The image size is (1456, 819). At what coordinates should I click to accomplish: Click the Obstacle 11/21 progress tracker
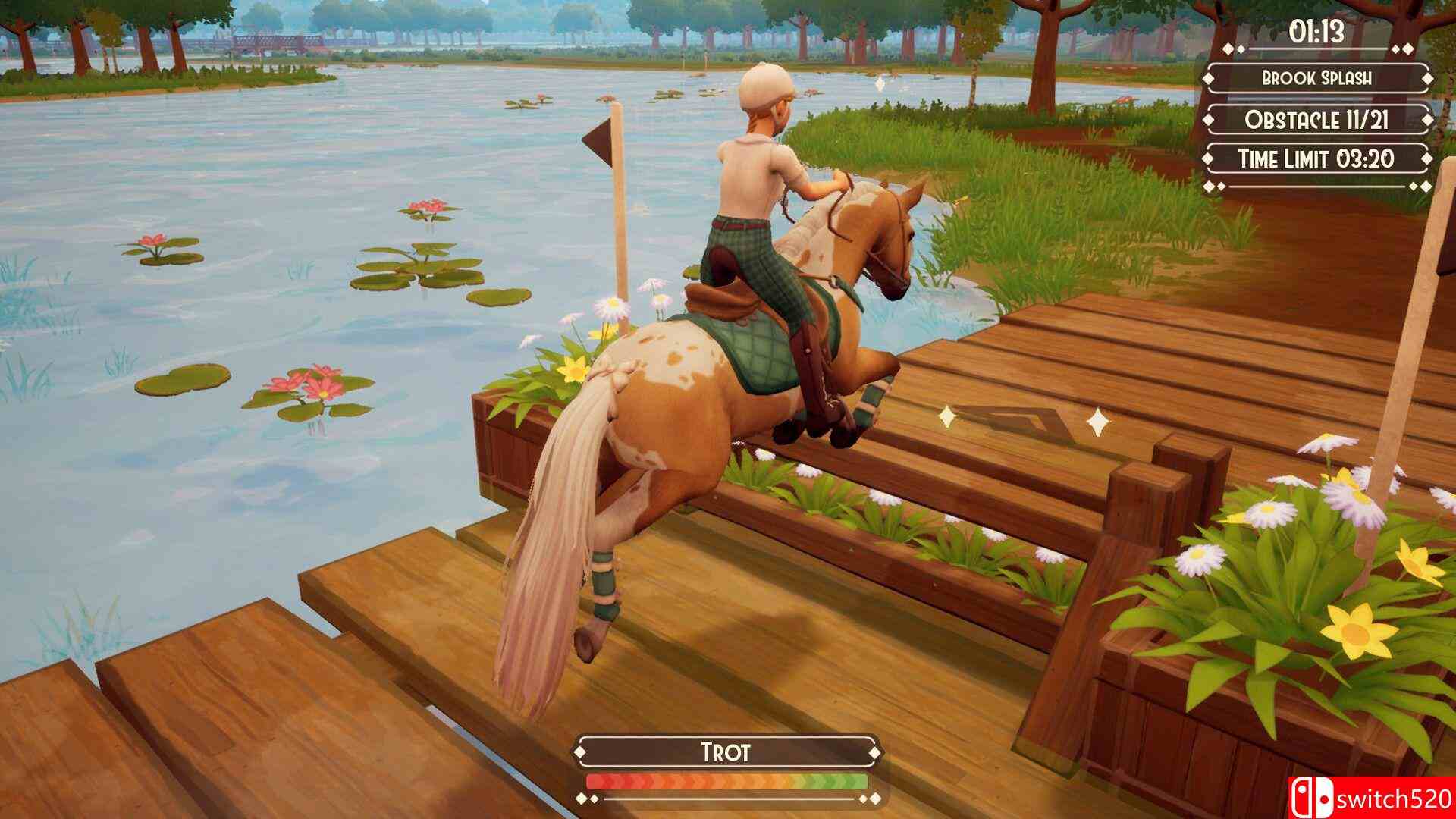(x=1316, y=119)
